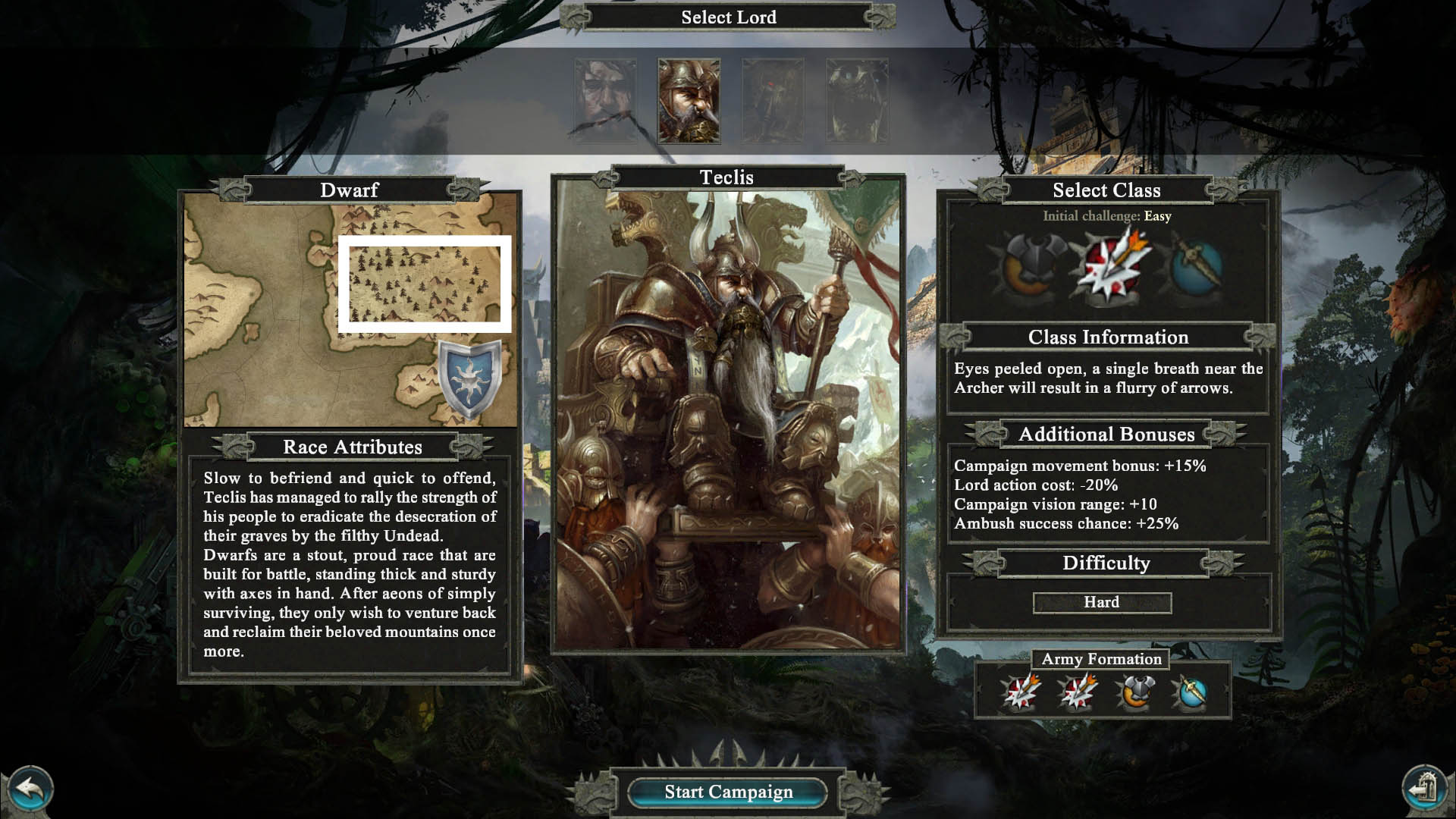Screen dimensions: 1456x819
Task: Click the armor icon in Army Formation
Action: 1134,692
